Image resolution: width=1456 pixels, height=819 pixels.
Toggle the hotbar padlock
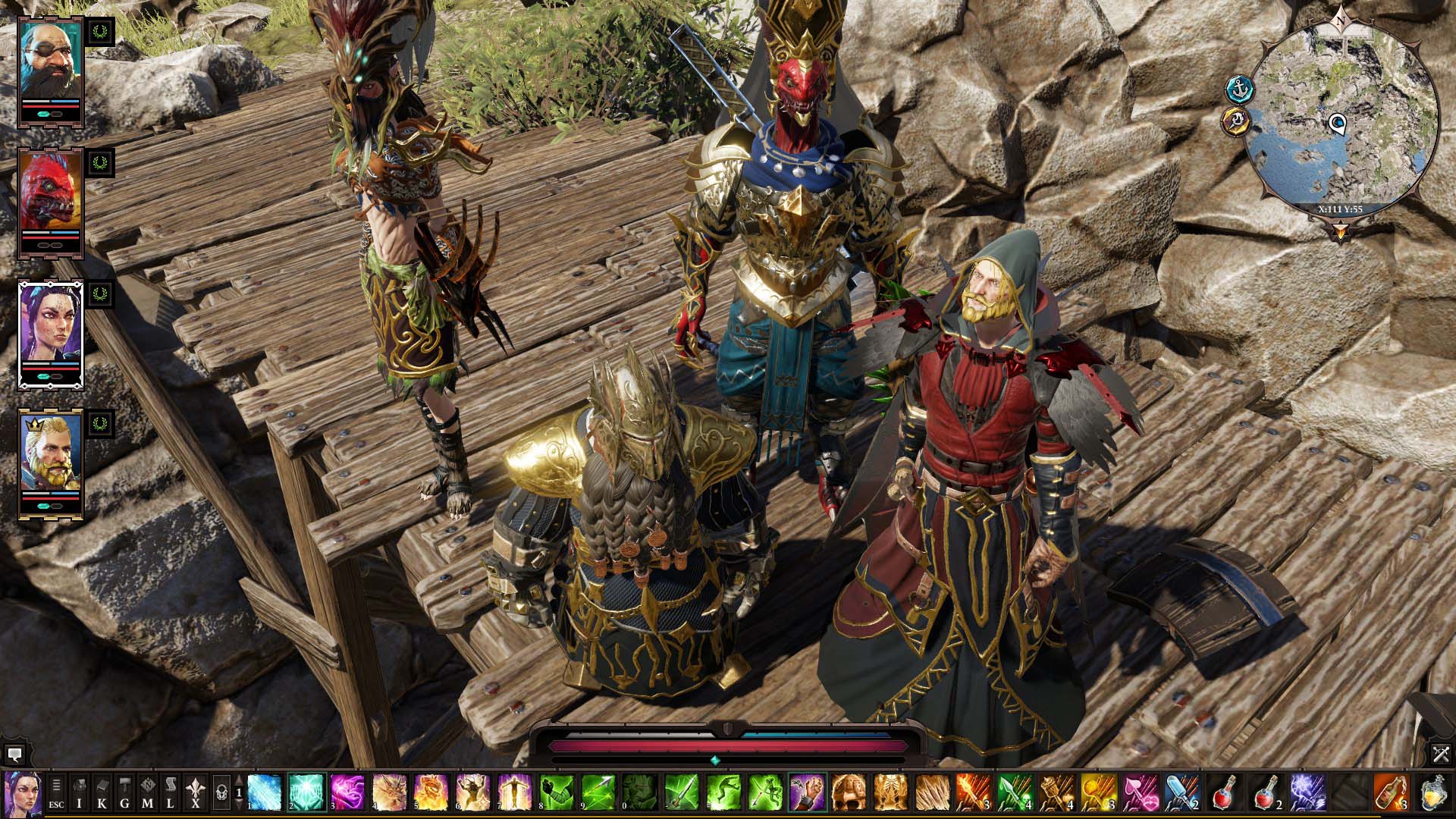point(221,793)
